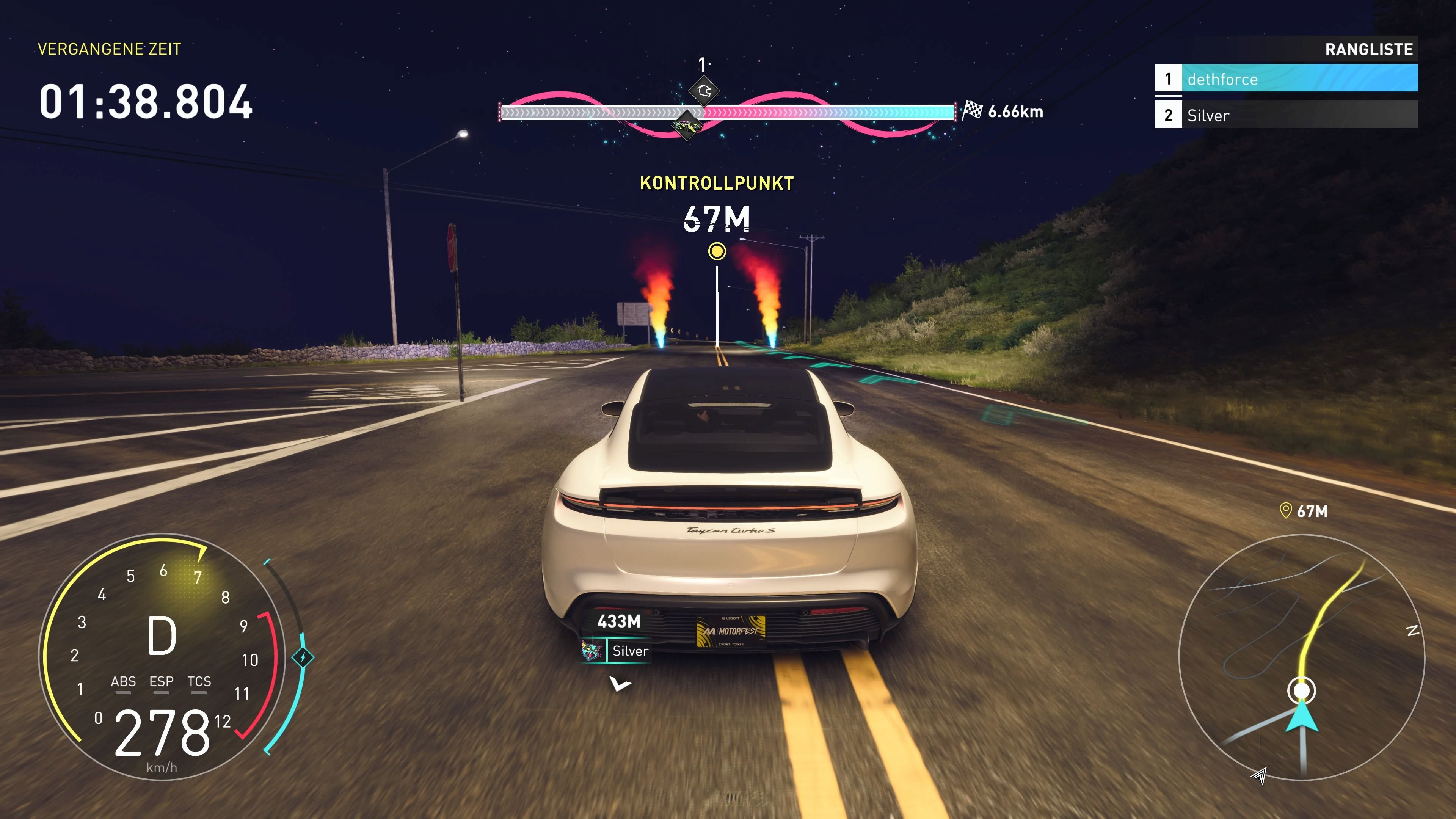Click the Silver player name tag
The height and width of the screenshot is (819, 1456).
click(630, 651)
